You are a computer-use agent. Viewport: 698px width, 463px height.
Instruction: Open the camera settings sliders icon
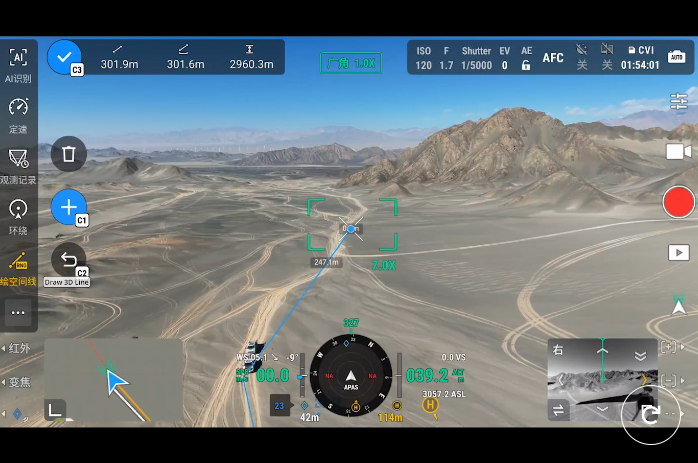coord(679,102)
